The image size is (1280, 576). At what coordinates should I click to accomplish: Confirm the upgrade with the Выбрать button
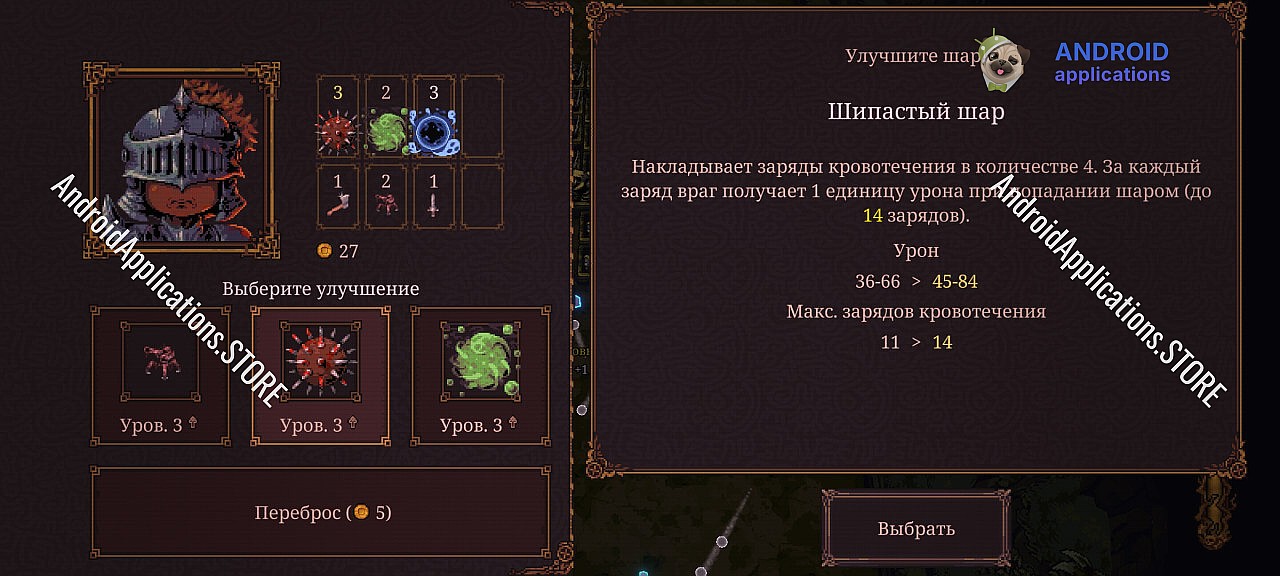[x=916, y=528]
